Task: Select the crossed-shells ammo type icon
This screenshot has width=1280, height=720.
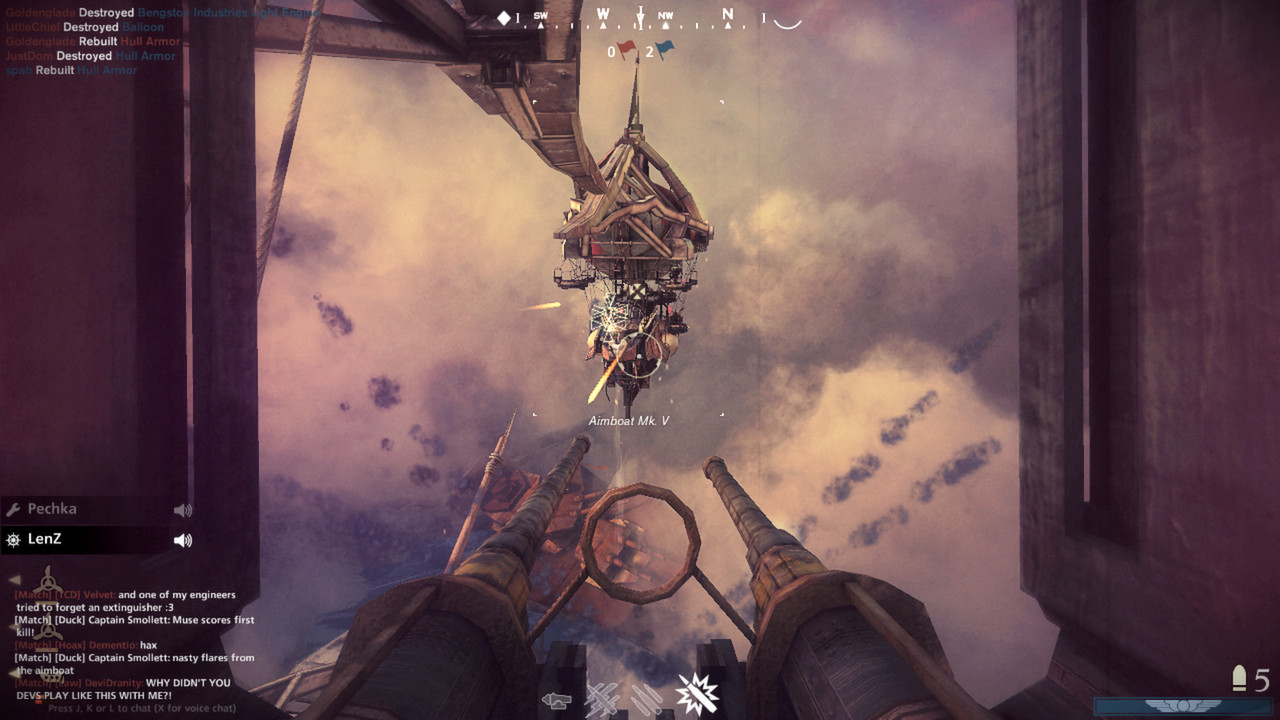Action: 602,697
